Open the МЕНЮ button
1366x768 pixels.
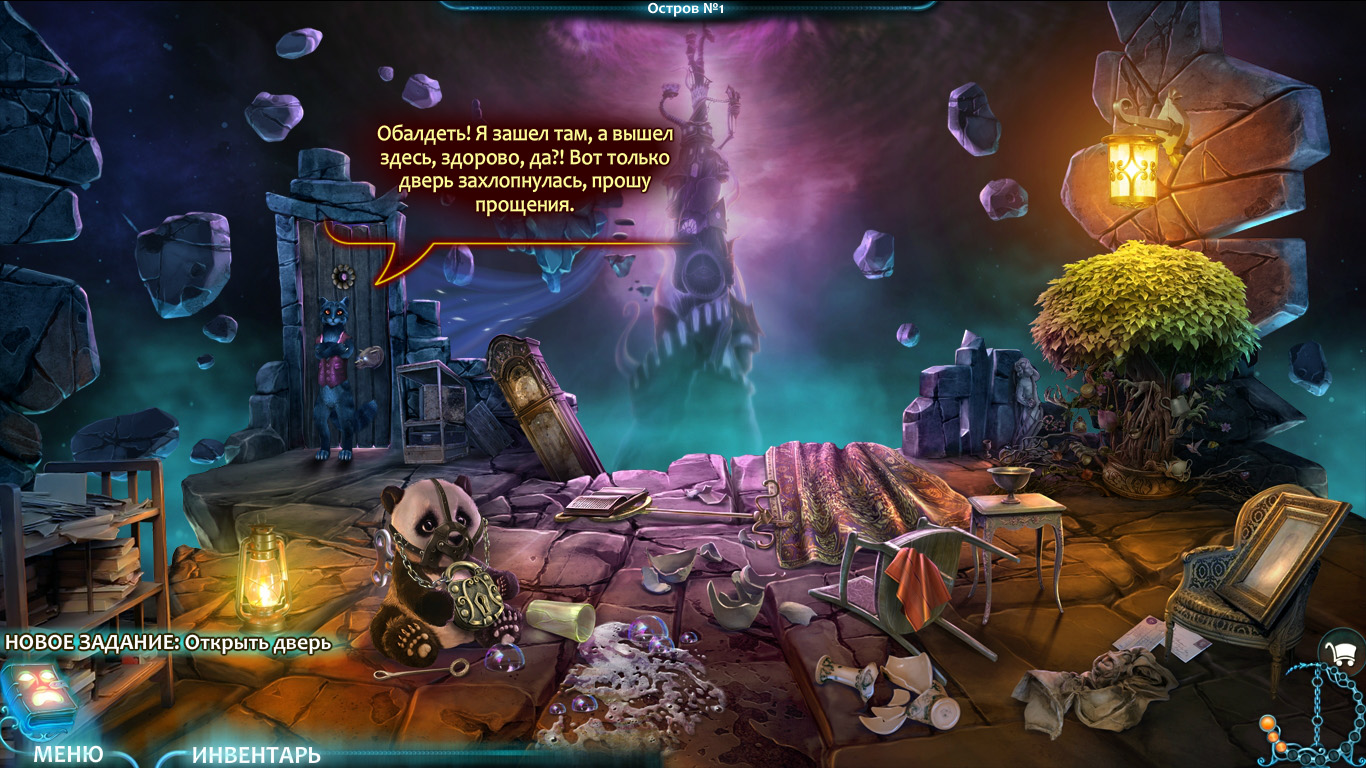coord(68,754)
